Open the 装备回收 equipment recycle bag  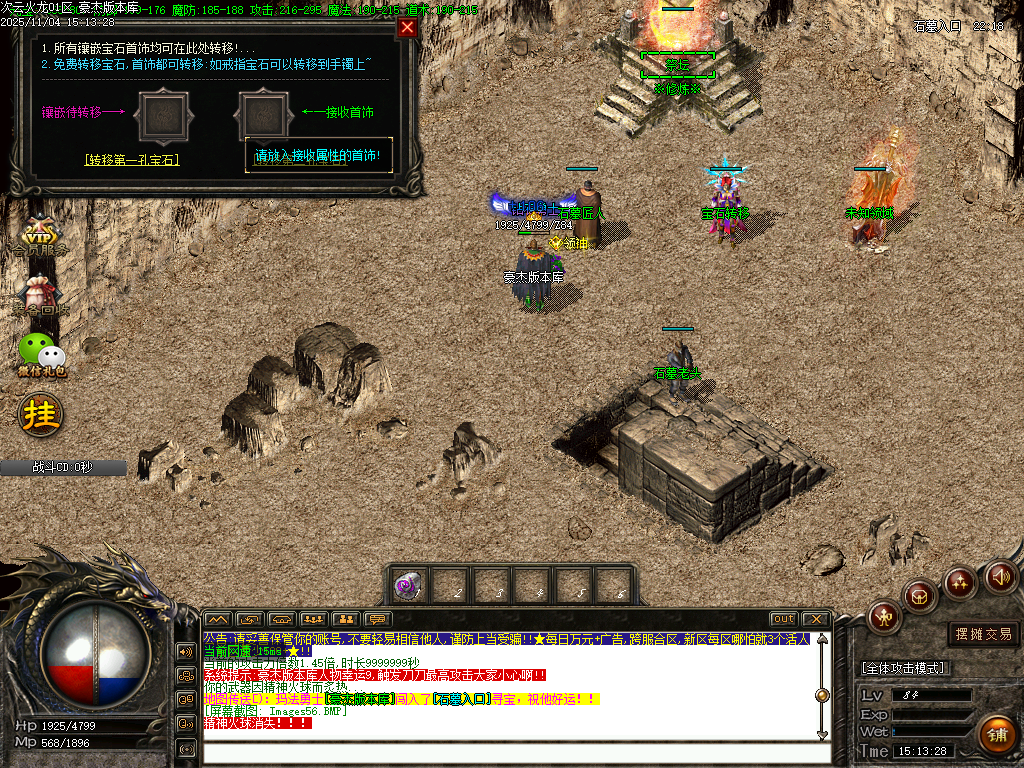click(39, 294)
